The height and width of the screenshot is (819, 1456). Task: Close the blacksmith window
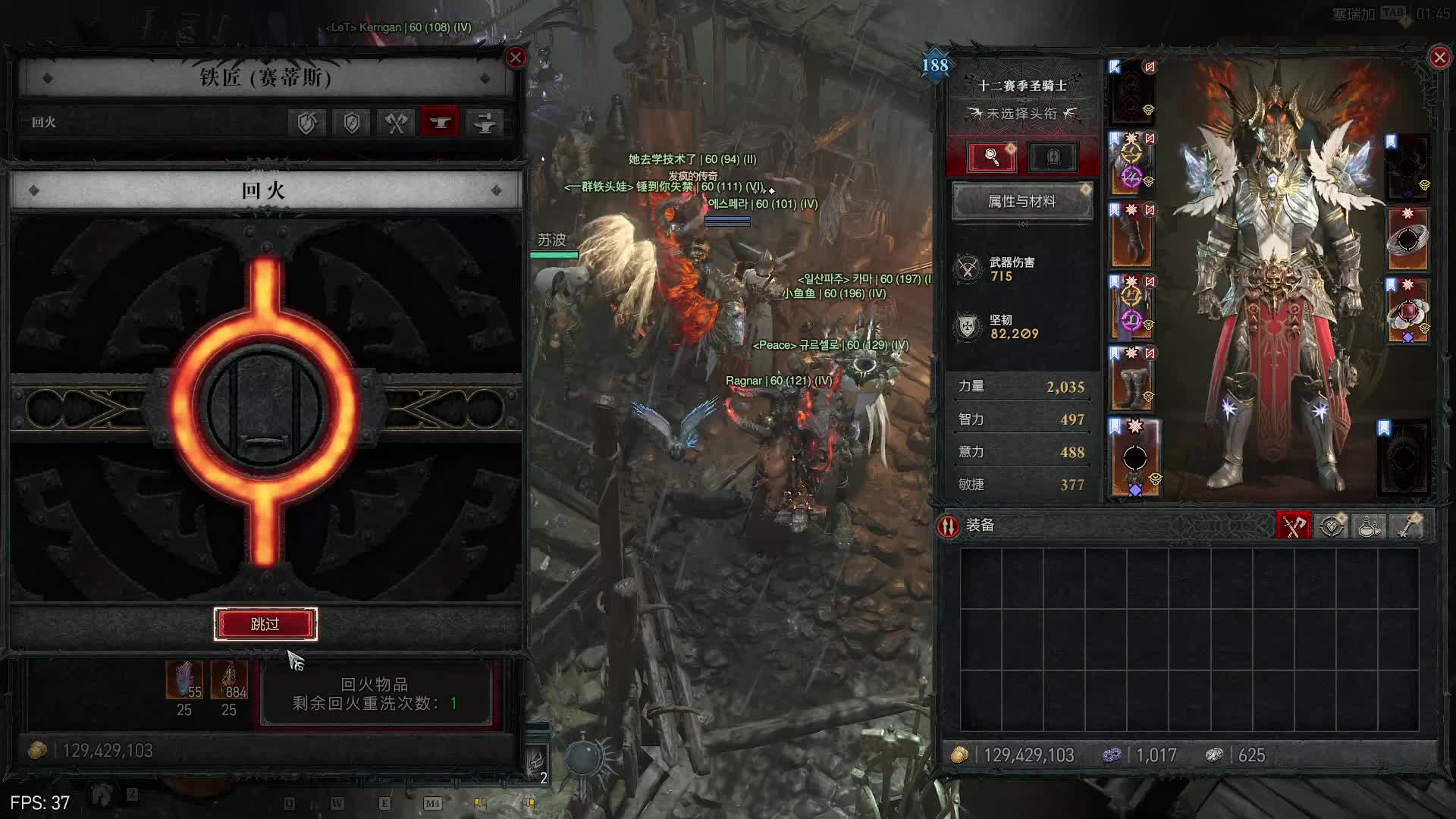tap(516, 58)
